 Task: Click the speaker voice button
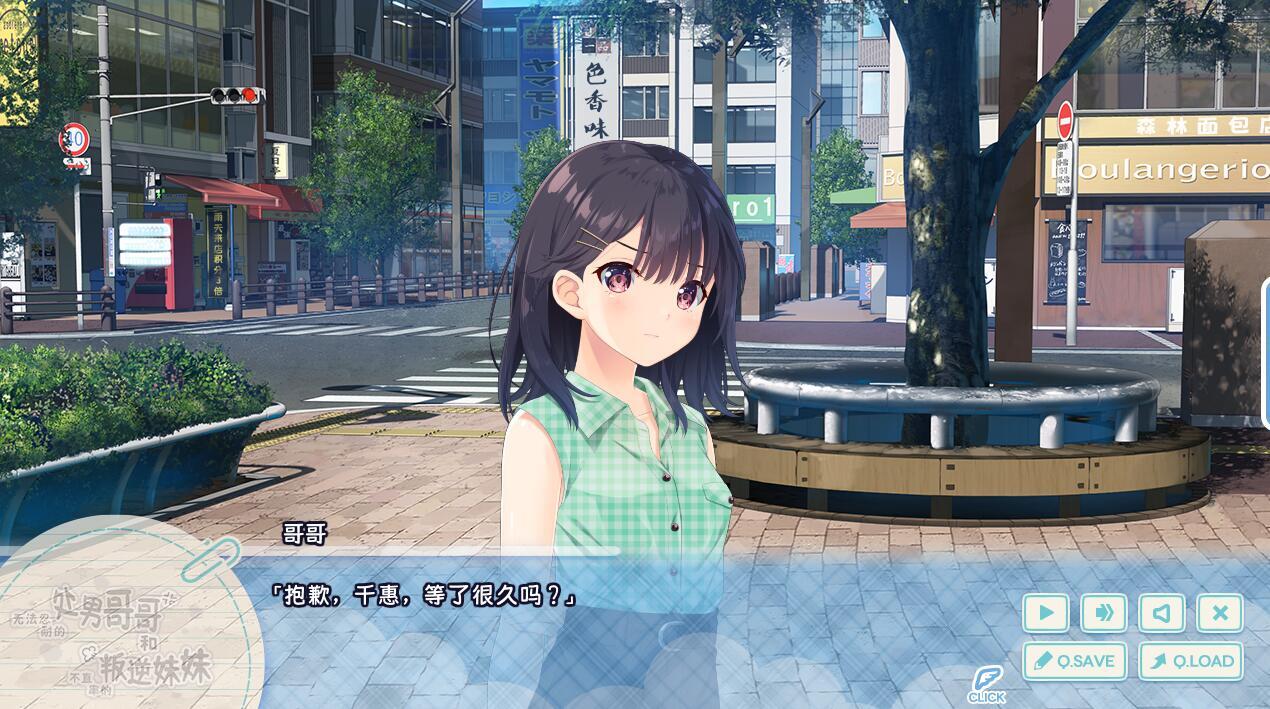tap(1162, 613)
